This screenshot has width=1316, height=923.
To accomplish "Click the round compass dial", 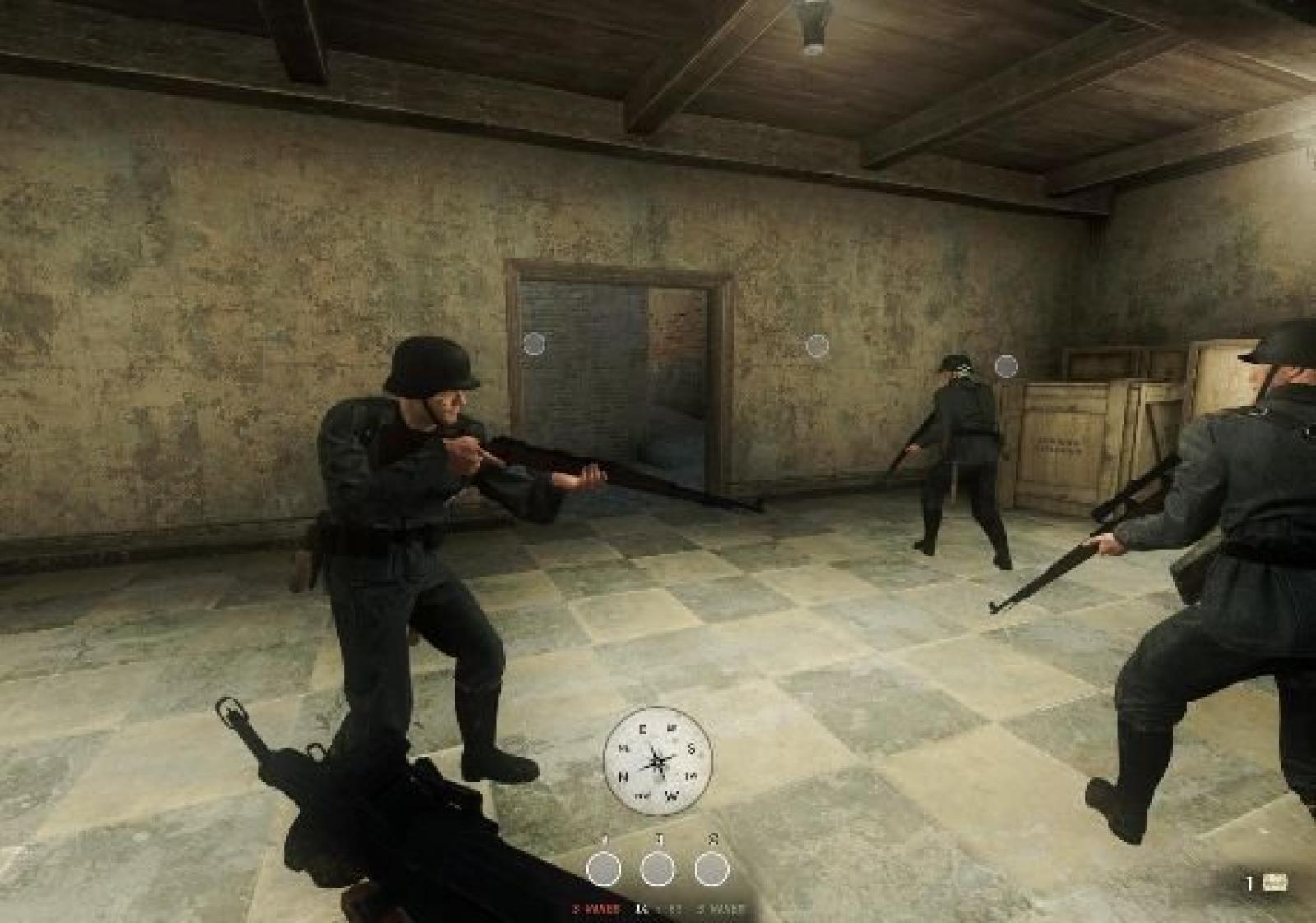I will [x=657, y=760].
